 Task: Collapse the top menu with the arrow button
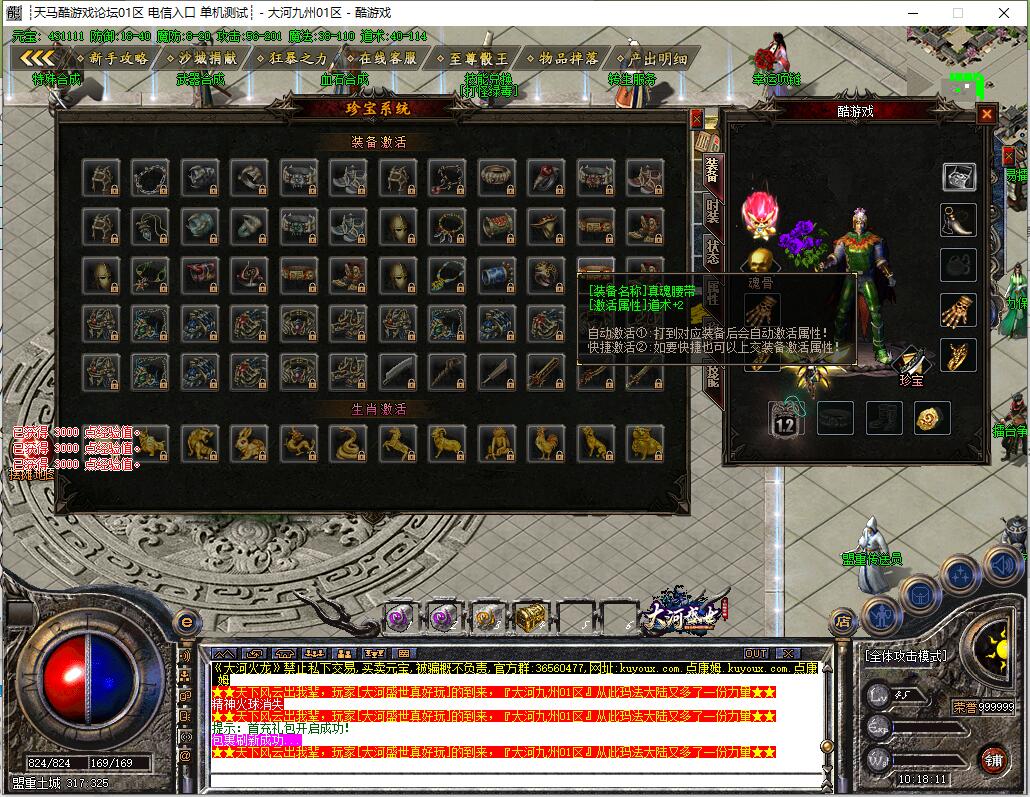pyautogui.click(x=37, y=58)
